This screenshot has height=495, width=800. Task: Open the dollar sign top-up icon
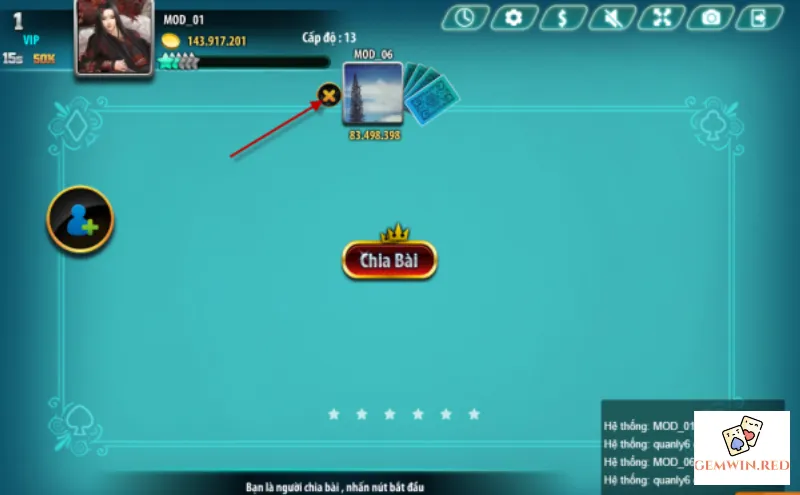coord(563,17)
